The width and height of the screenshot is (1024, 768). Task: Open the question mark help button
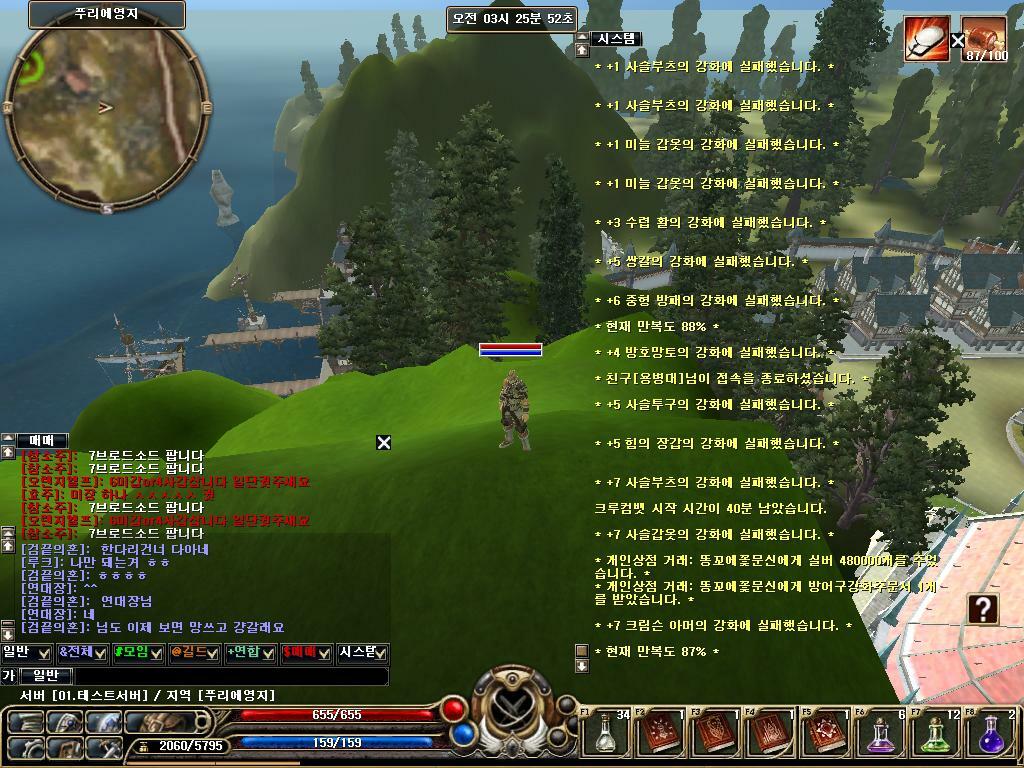pyautogui.click(x=984, y=608)
